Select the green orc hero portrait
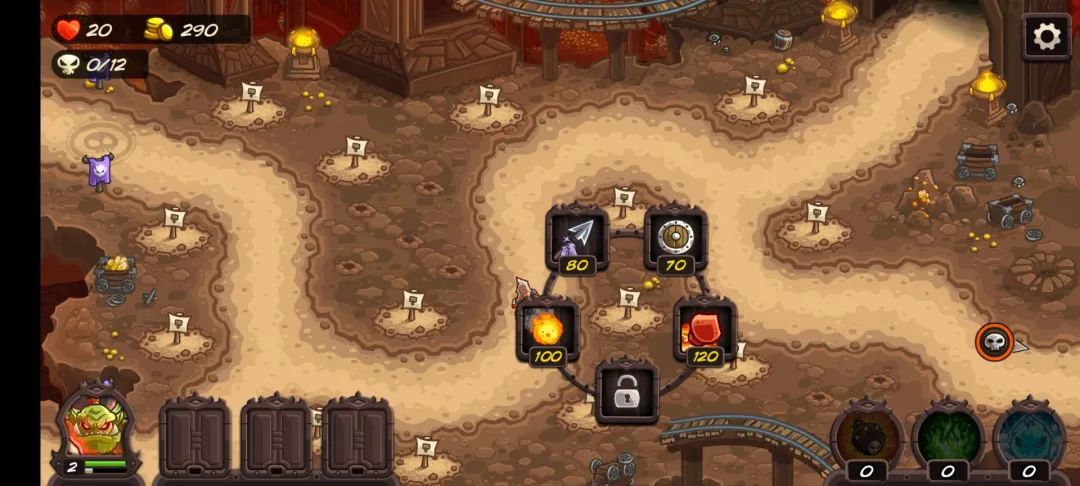 coord(95,430)
